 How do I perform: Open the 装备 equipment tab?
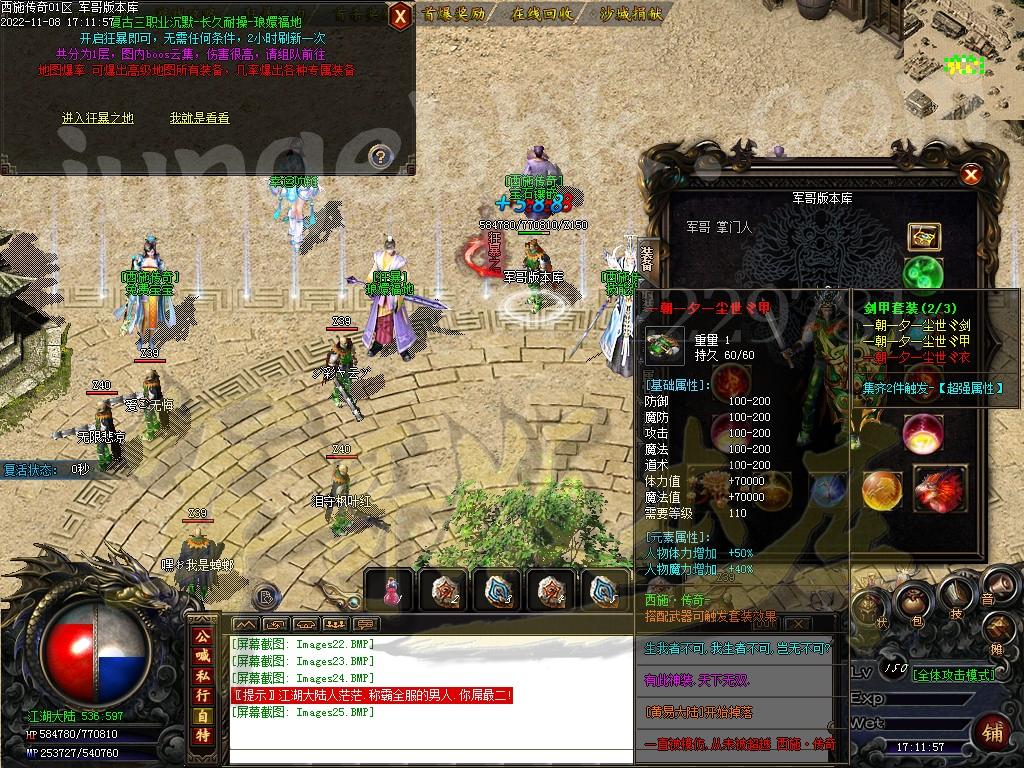647,256
